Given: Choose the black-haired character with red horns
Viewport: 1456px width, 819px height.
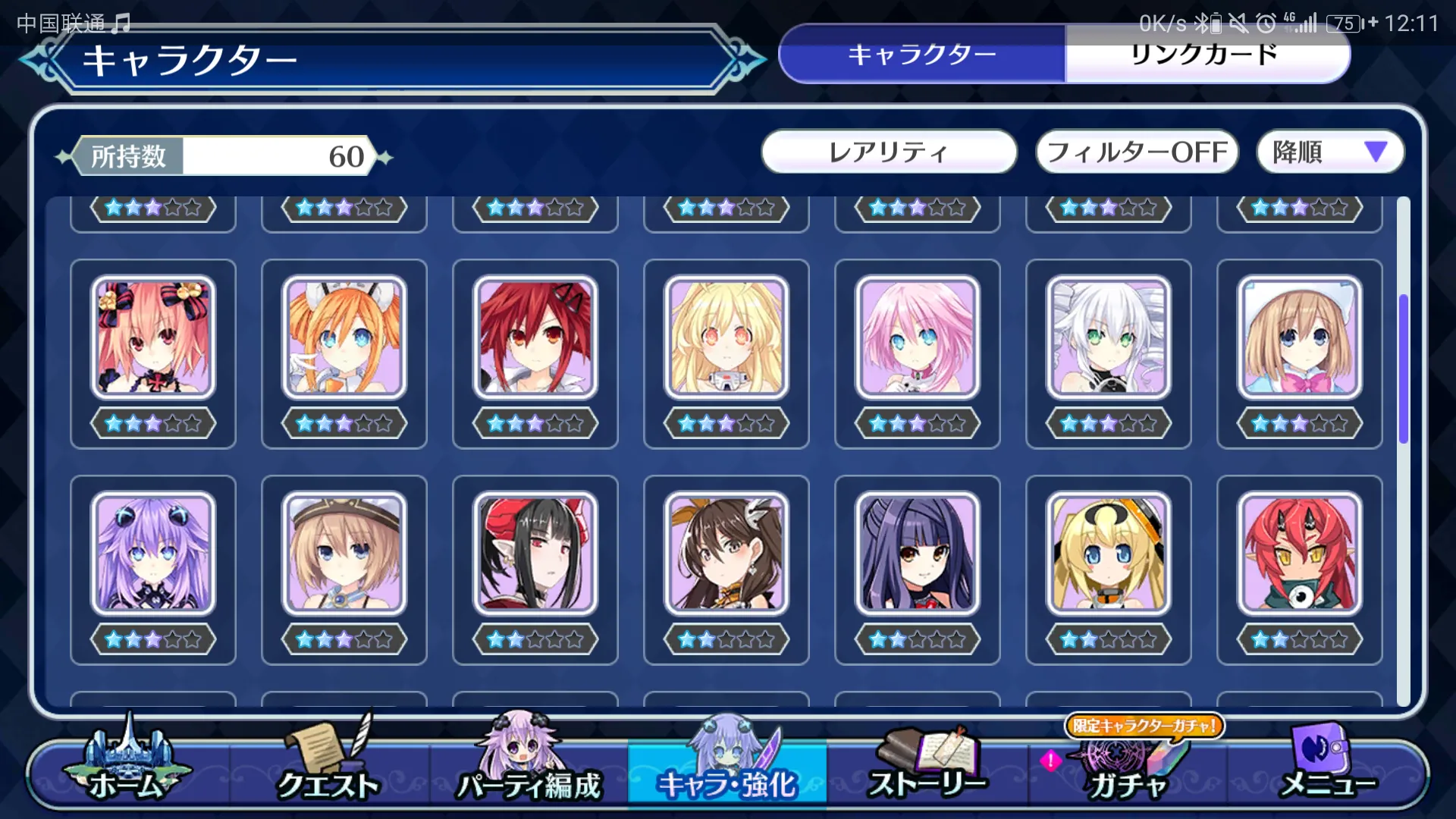Looking at the screenshot, I should (535, 554).
